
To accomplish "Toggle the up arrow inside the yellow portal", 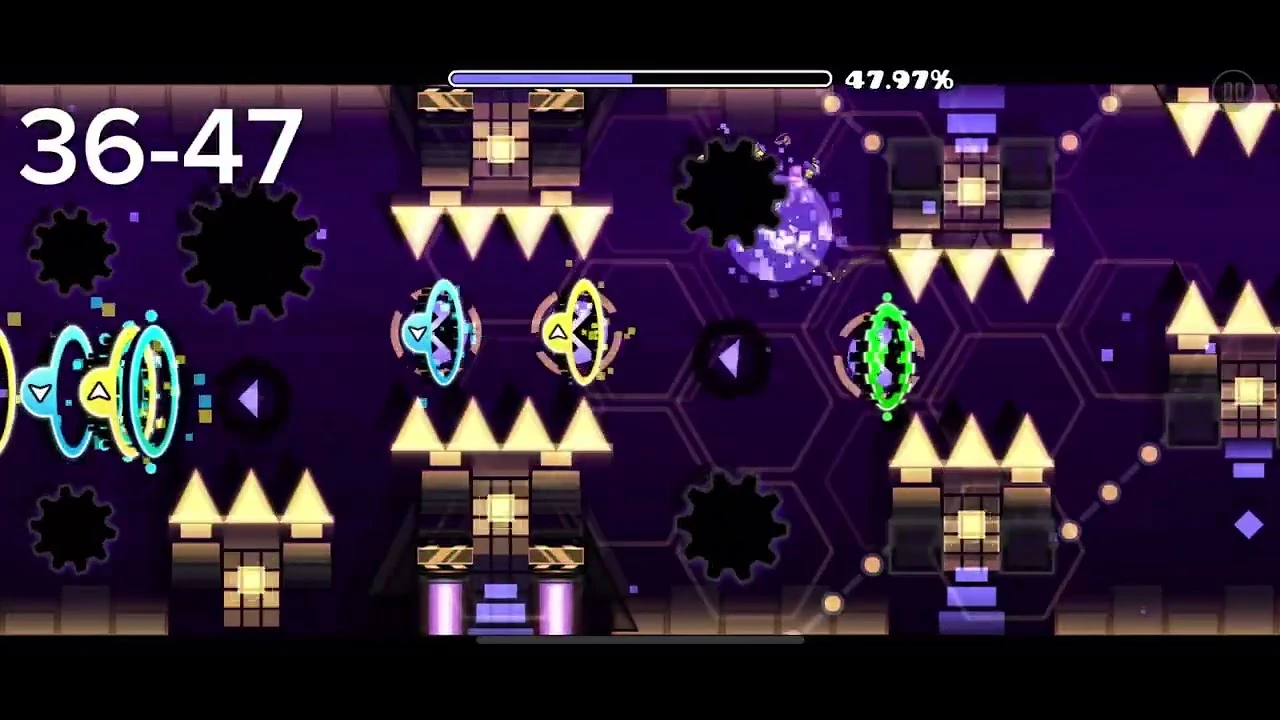I will click(x=558, y=330).
